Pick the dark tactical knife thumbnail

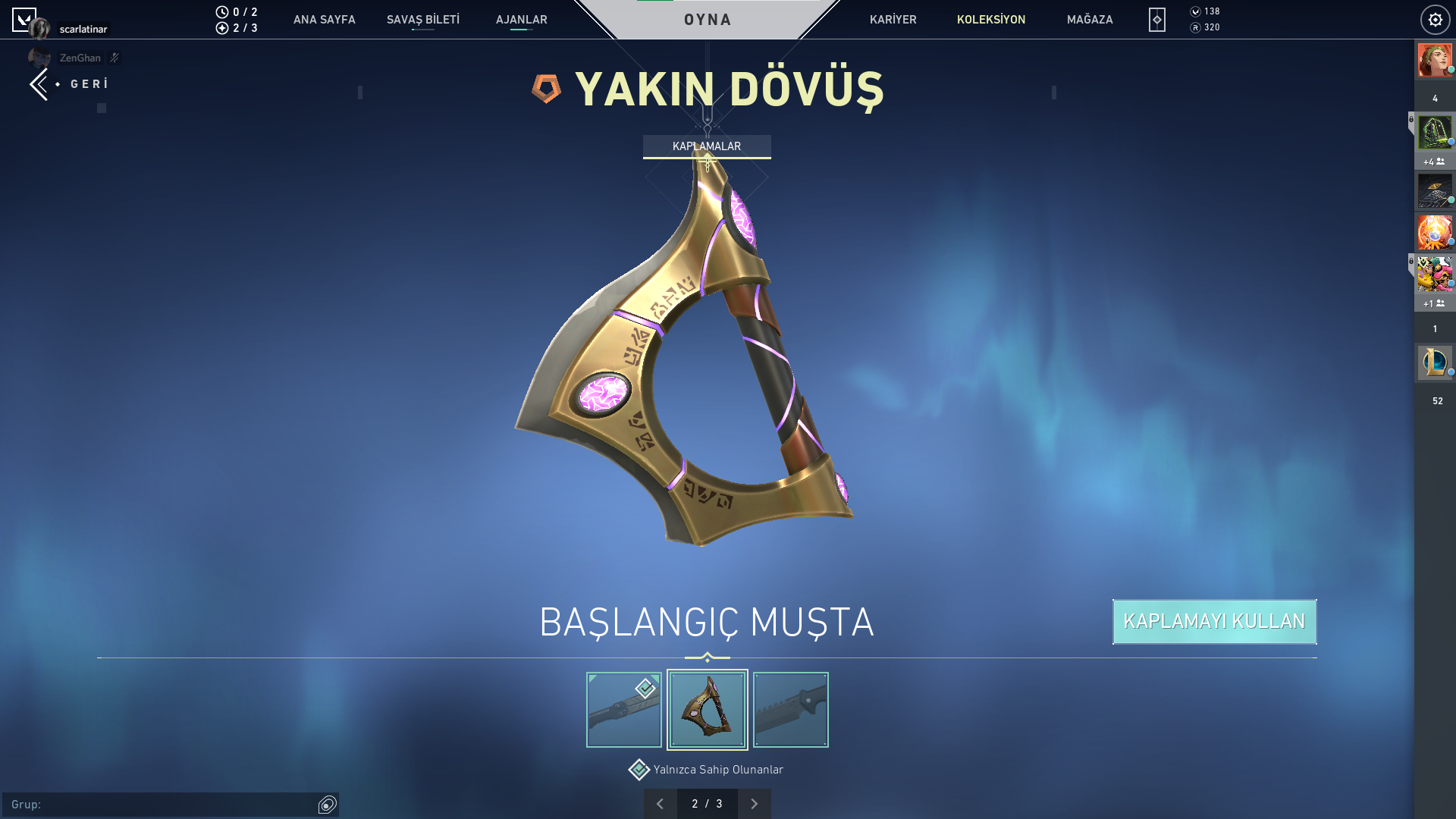(x=791, y=710)
